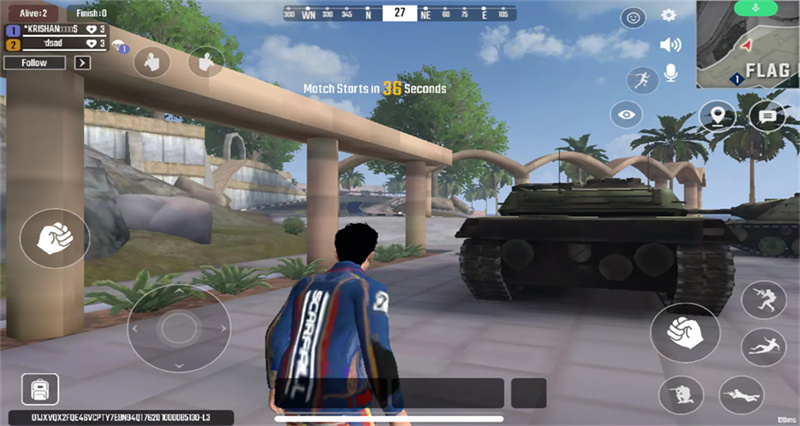Open the gear settings menu
This screenshot has width=800, height=426.
(669, 16)
